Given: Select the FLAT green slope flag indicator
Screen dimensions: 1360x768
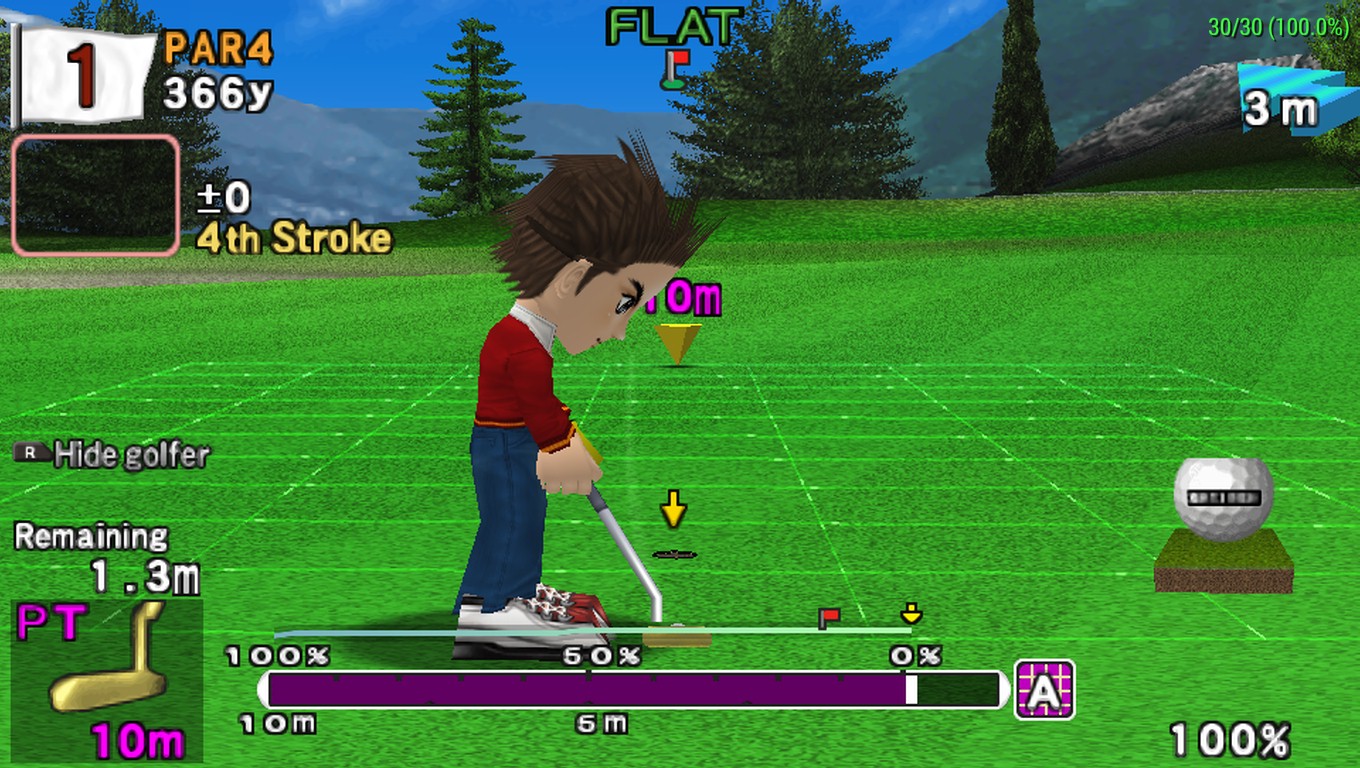Looking at the screenshot, I should [x=676, y=68].
